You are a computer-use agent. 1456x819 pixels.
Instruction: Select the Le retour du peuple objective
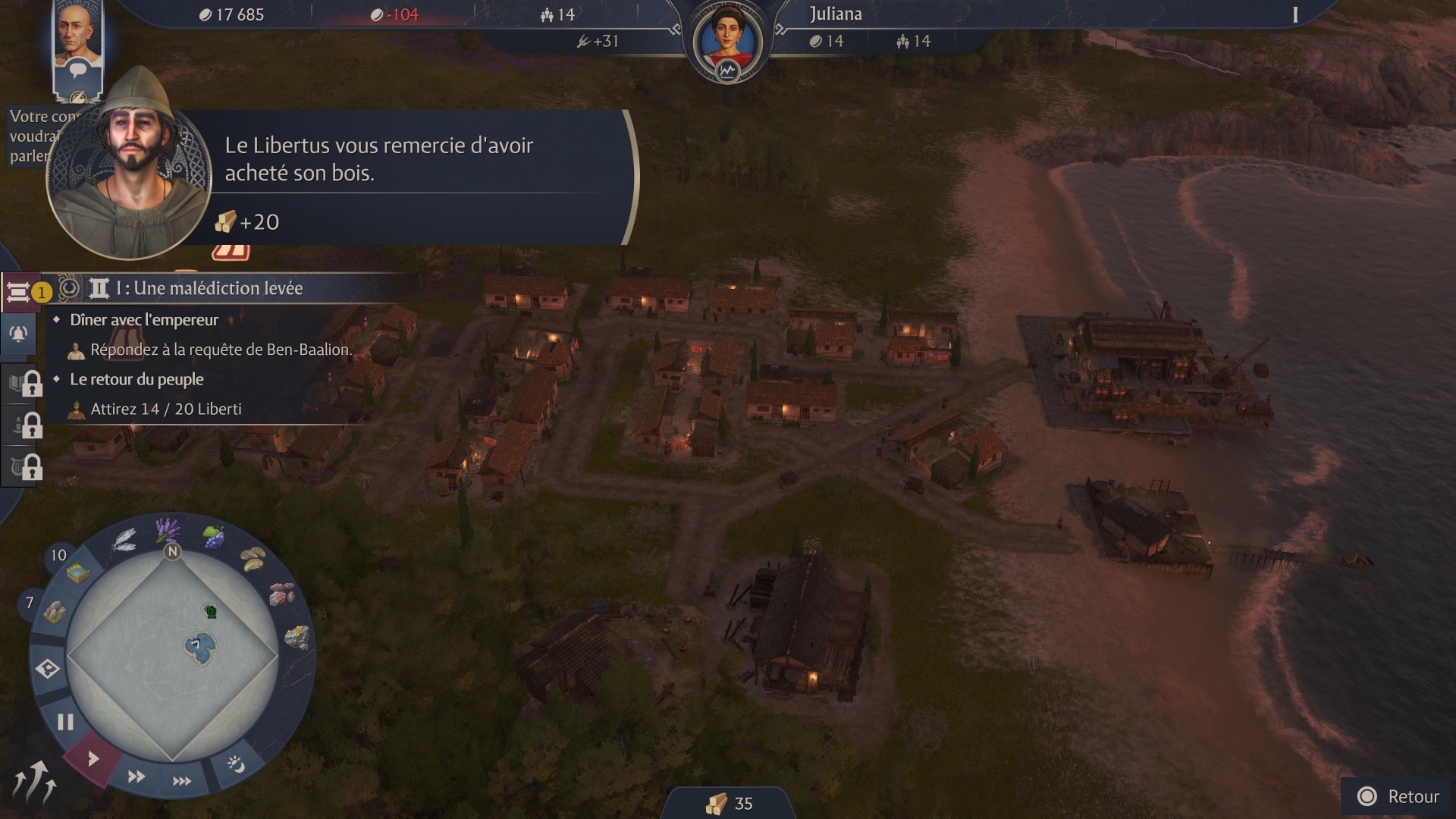(x=136, y=379)
